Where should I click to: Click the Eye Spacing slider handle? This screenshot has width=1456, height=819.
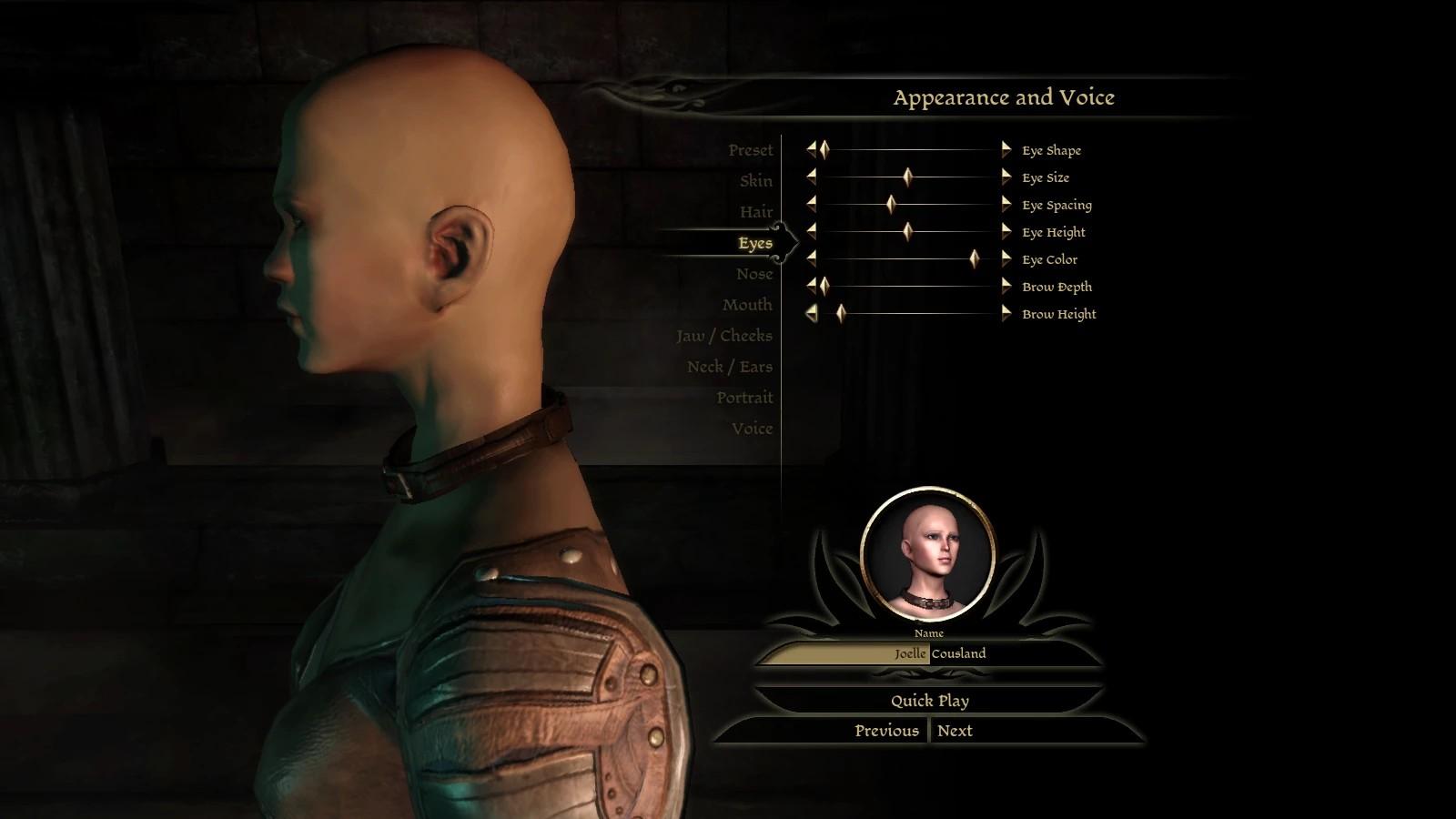click(891, 205)
